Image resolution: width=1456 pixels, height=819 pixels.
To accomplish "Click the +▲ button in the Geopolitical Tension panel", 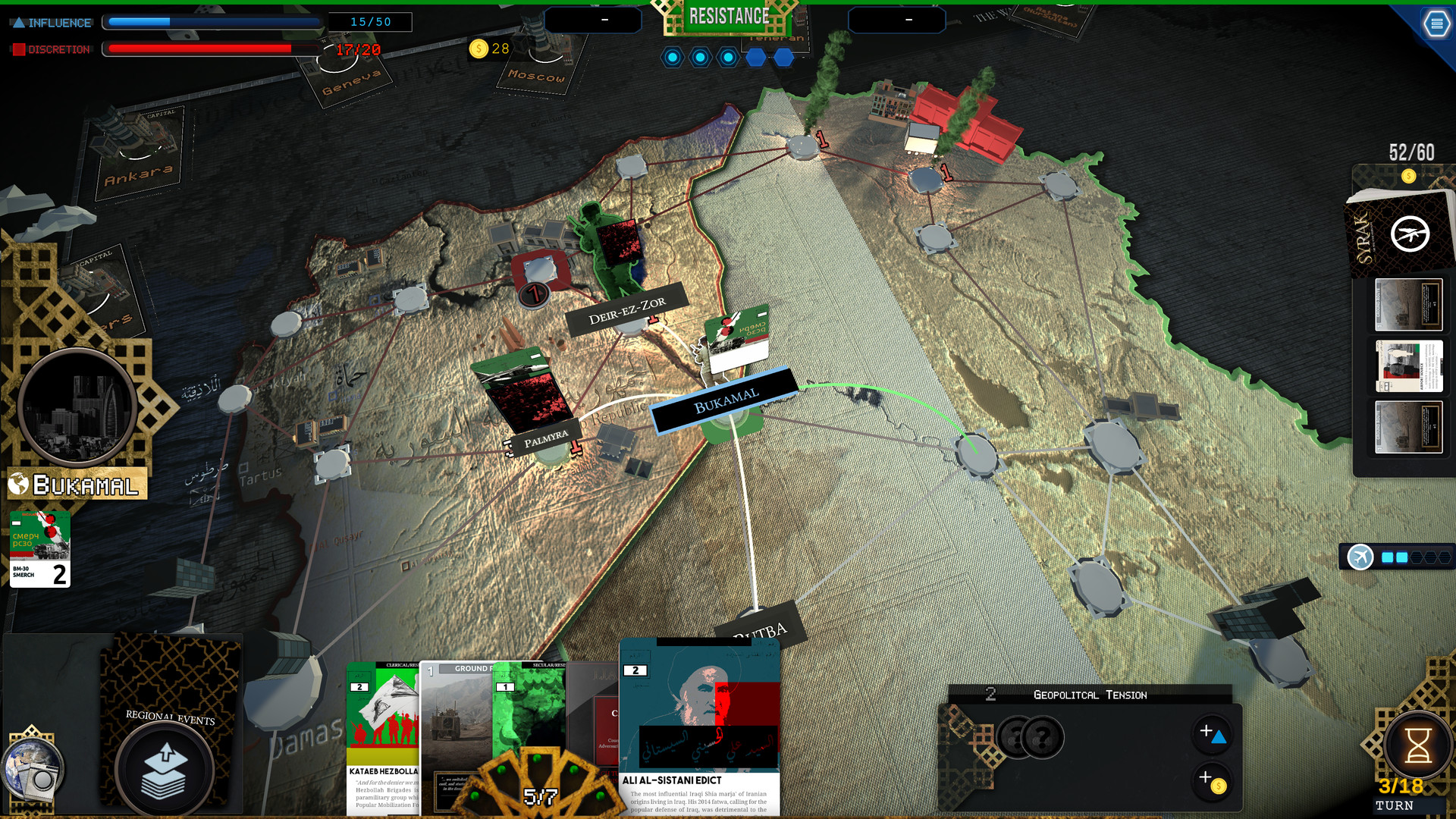I will (x=1212, y=733).
